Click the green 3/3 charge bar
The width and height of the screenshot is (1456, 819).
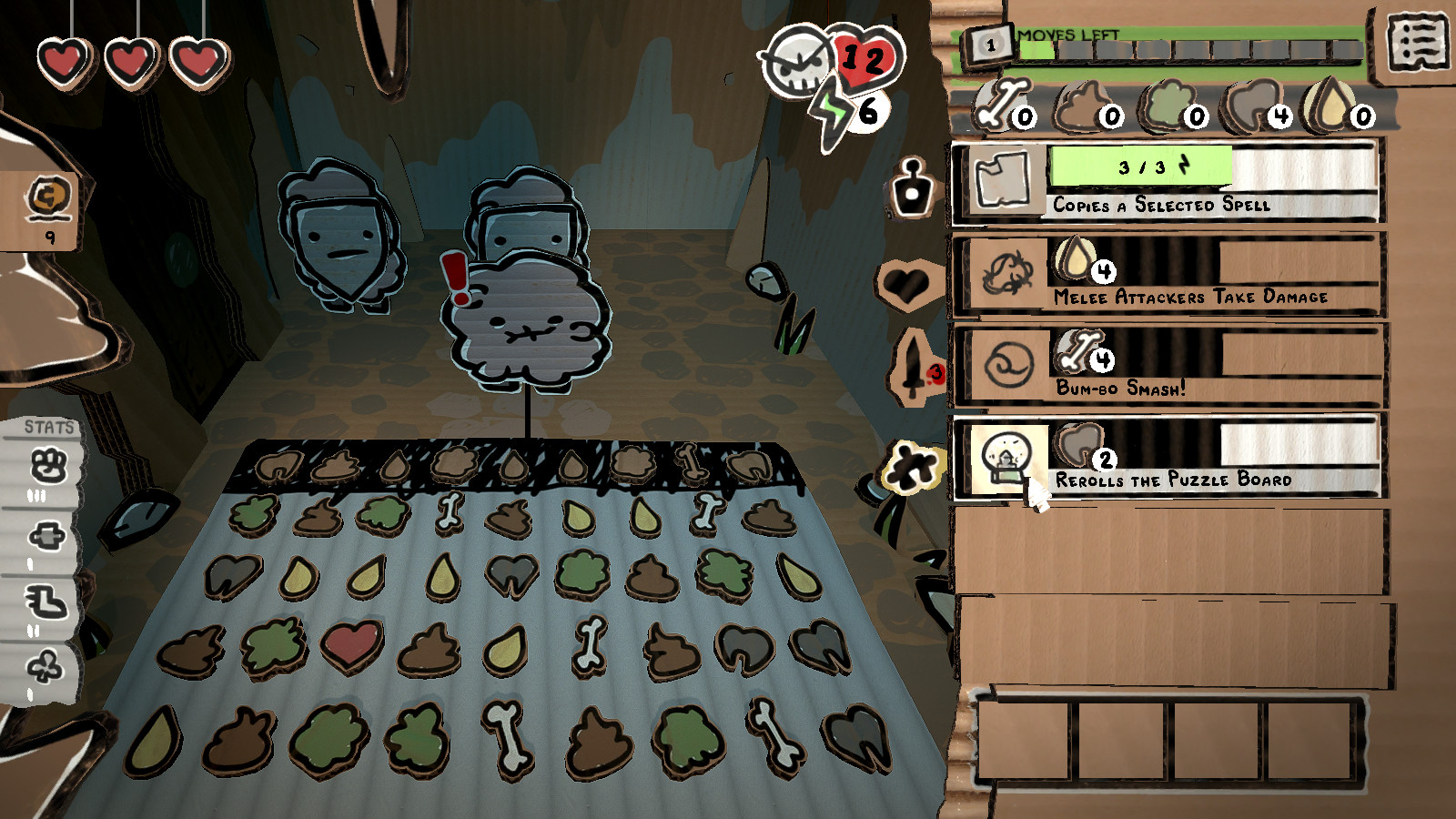point(1140,167)
